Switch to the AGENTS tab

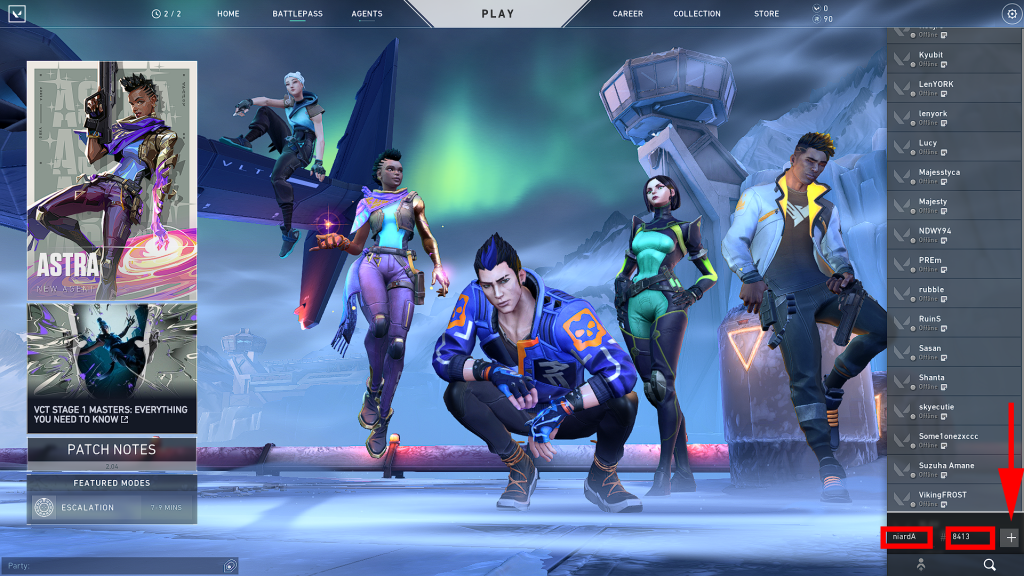[367, 14]
